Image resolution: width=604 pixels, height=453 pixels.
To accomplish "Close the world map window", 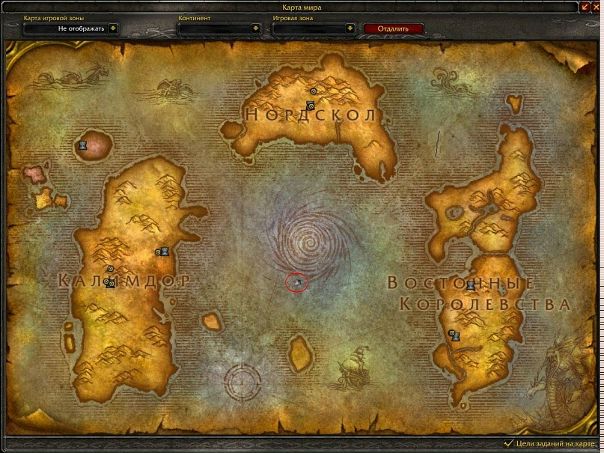I will click(x=595, y=8).
